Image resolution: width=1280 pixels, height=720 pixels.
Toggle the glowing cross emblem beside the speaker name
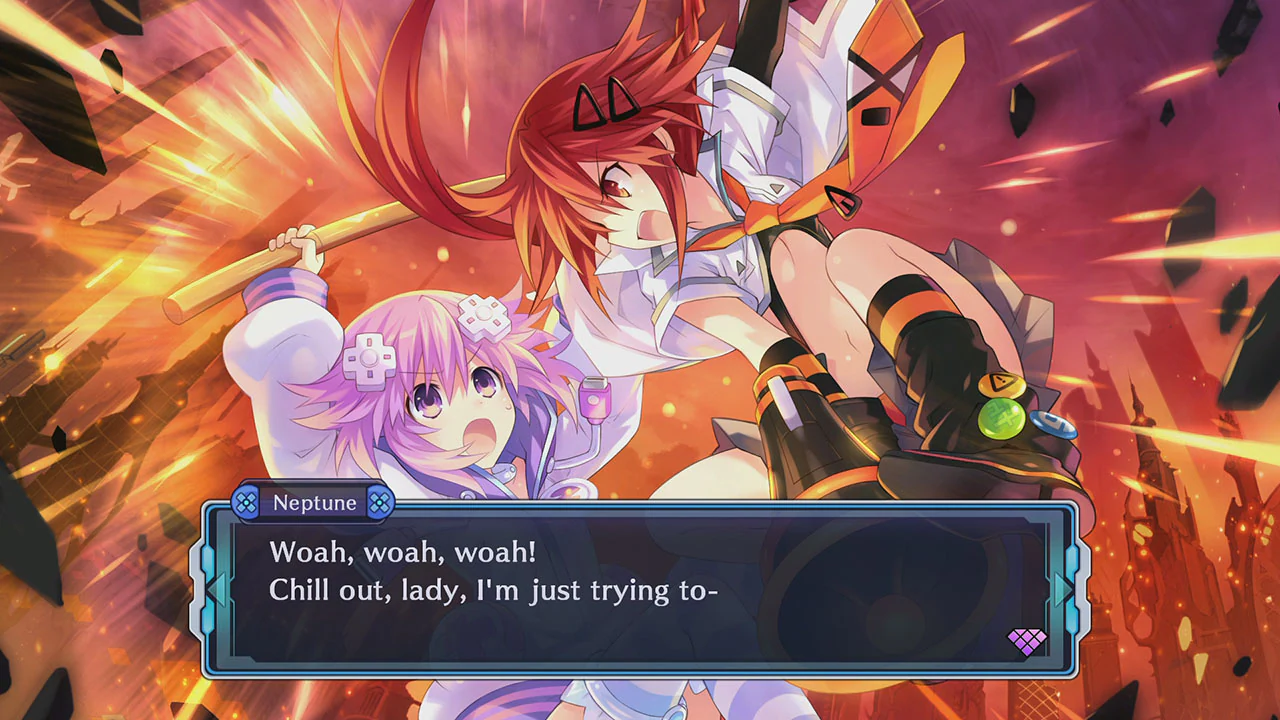click(247, 503)
